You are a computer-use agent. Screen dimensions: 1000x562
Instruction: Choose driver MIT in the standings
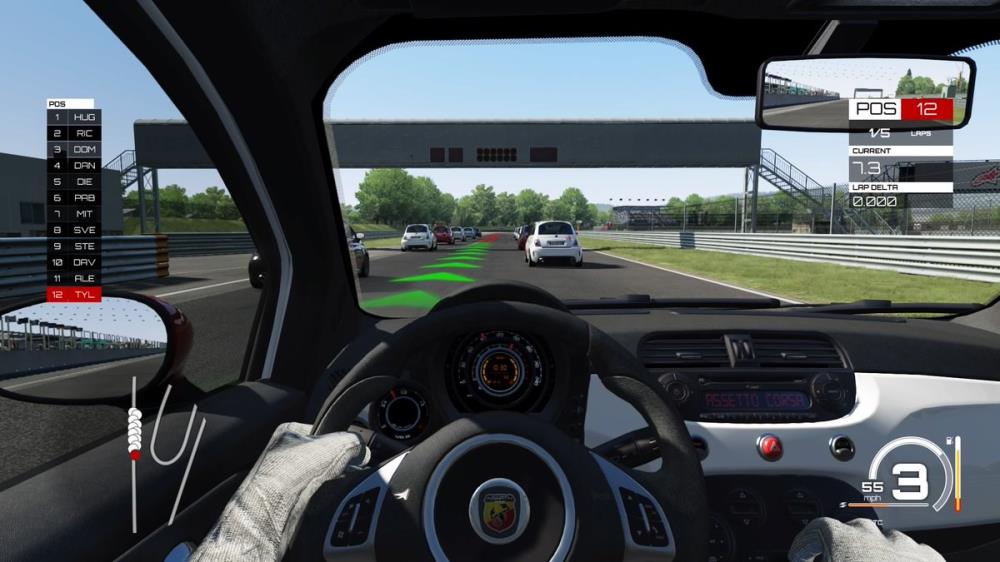click(x=73, y=214)
